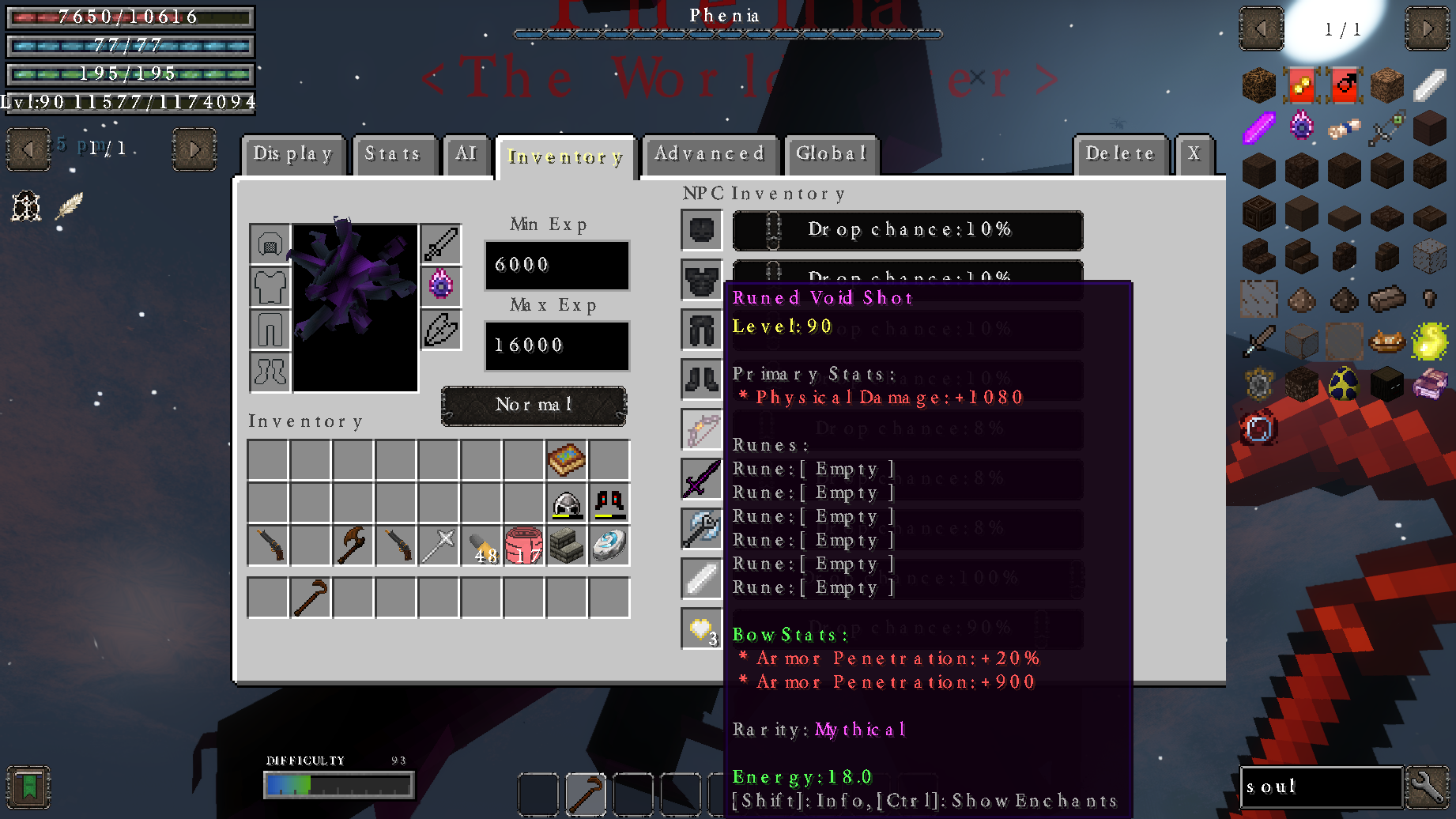Open the green bookmark button
1456x819 pixels.
tap(28, 787)
